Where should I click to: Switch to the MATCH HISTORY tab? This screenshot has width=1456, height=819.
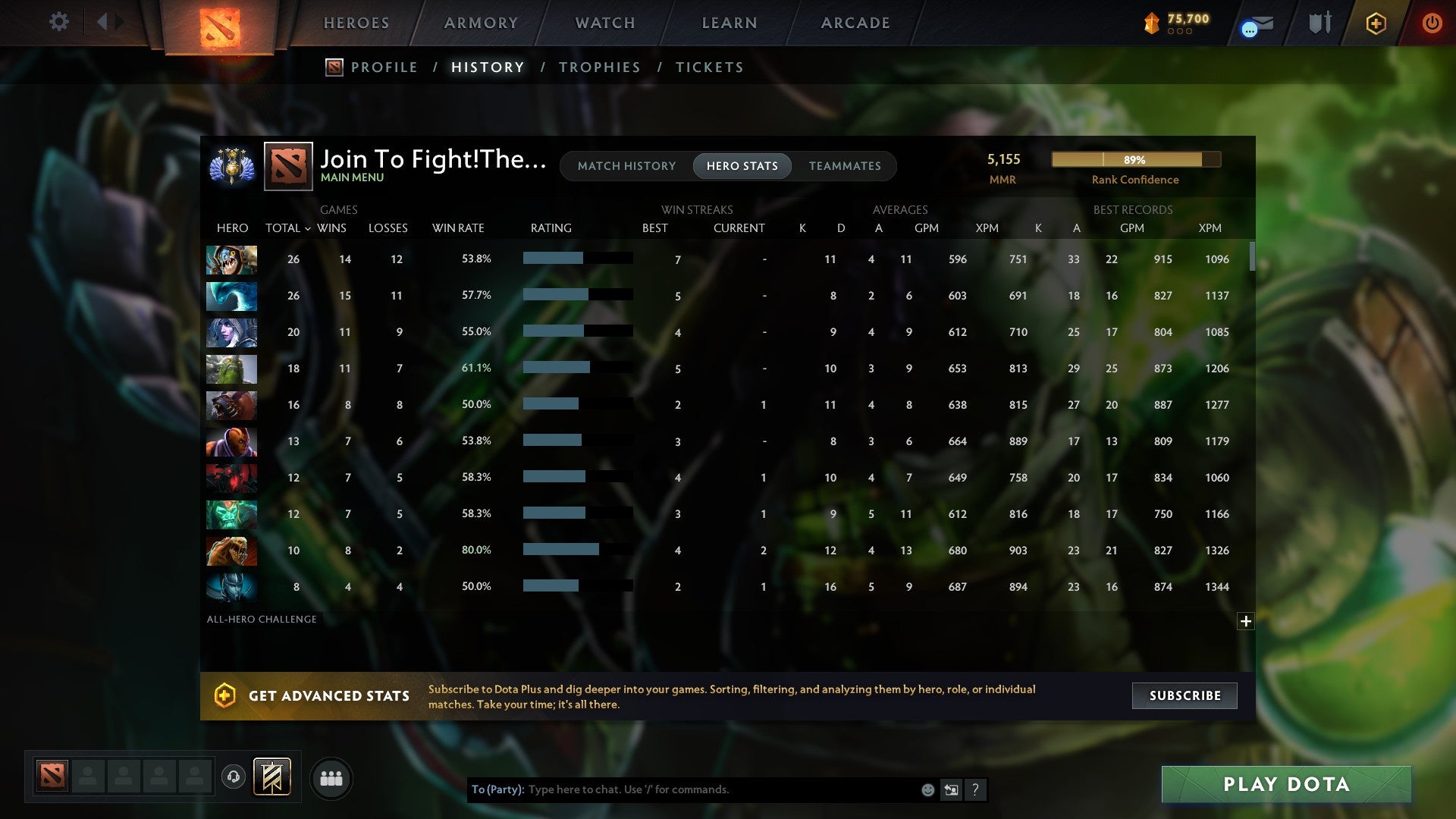[x=626, y=165]
